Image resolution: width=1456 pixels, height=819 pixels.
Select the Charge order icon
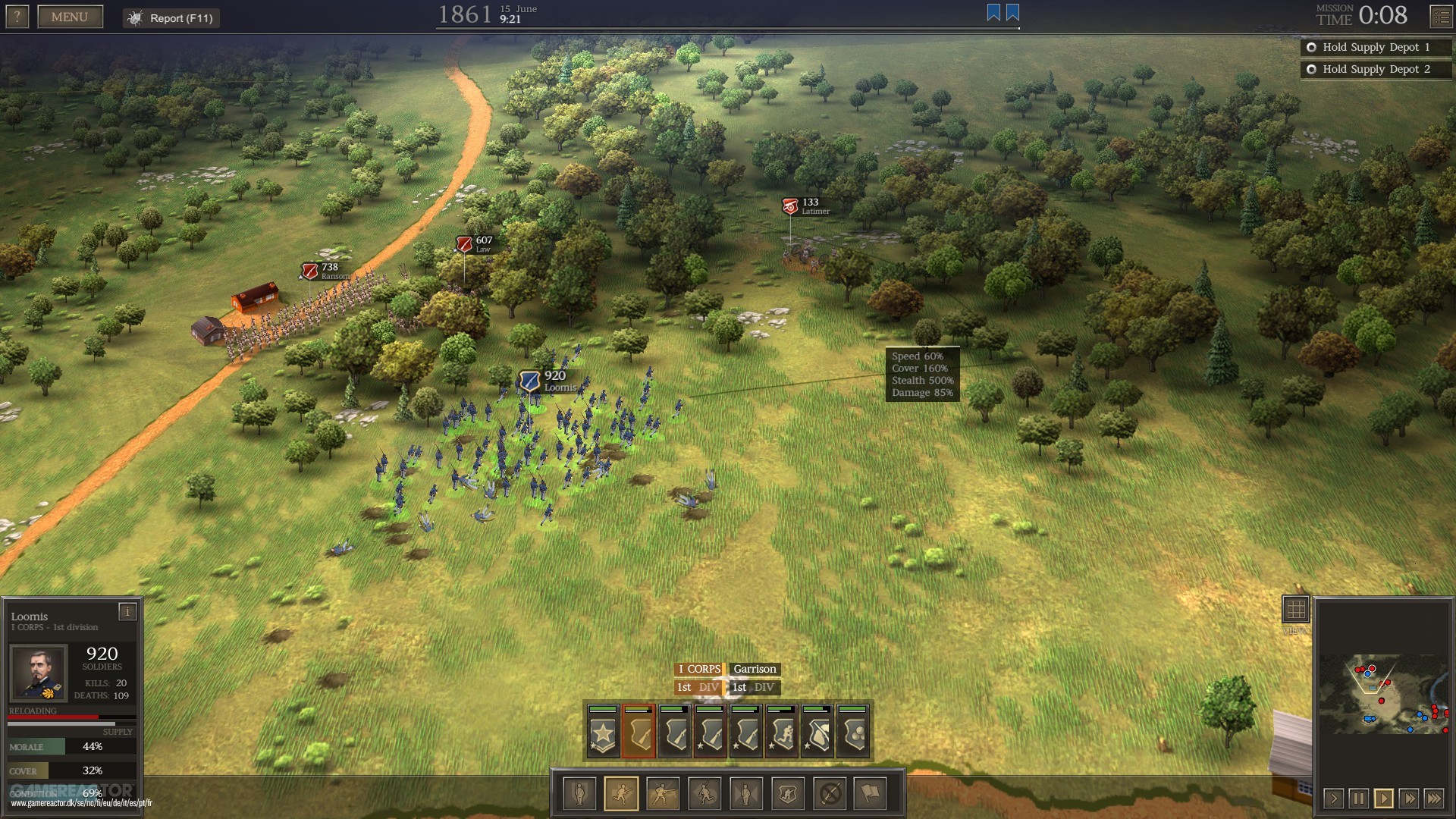pyautogui.click(x=704, y=794)
